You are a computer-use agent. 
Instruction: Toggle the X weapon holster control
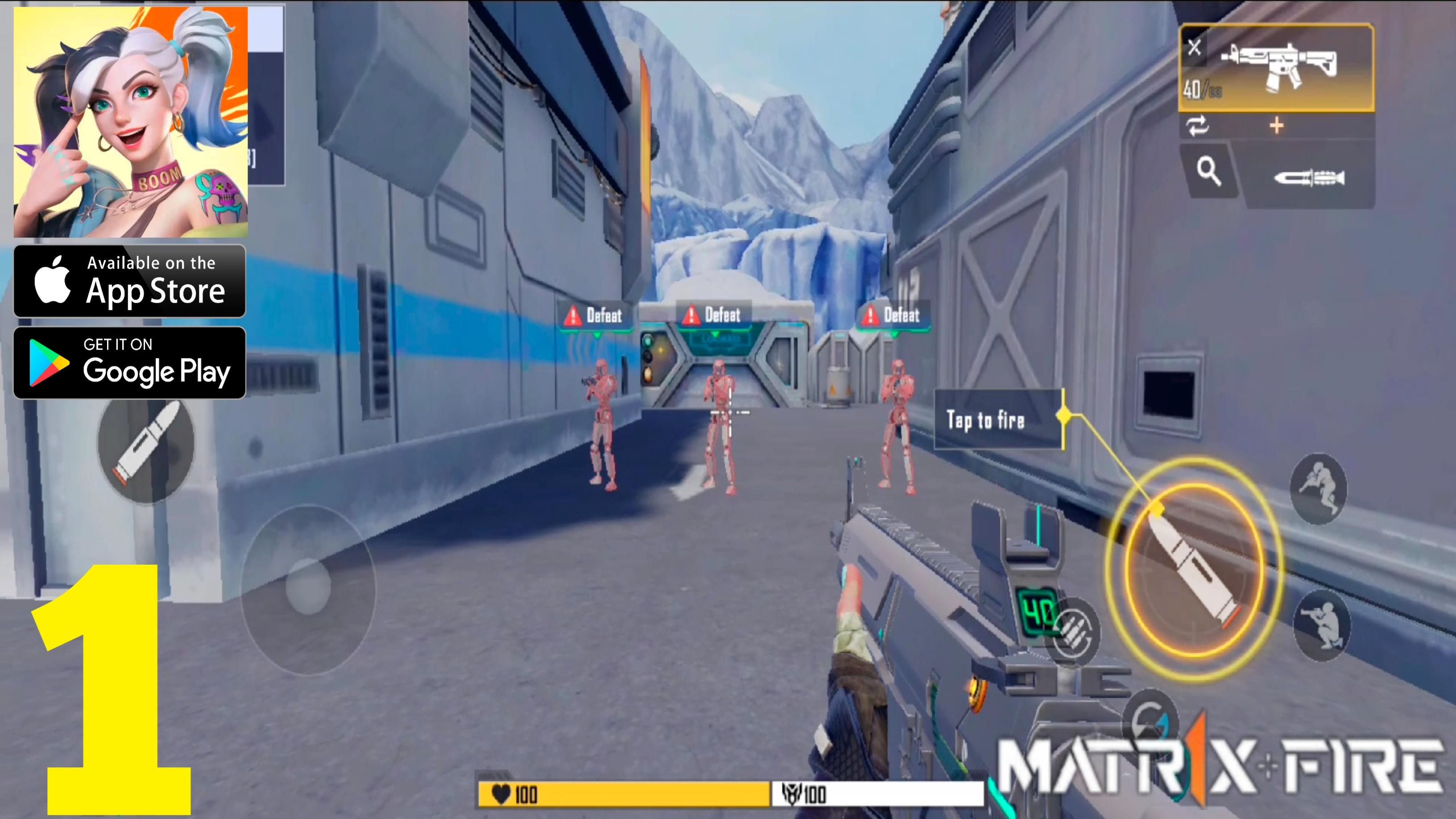(1195, 48)
